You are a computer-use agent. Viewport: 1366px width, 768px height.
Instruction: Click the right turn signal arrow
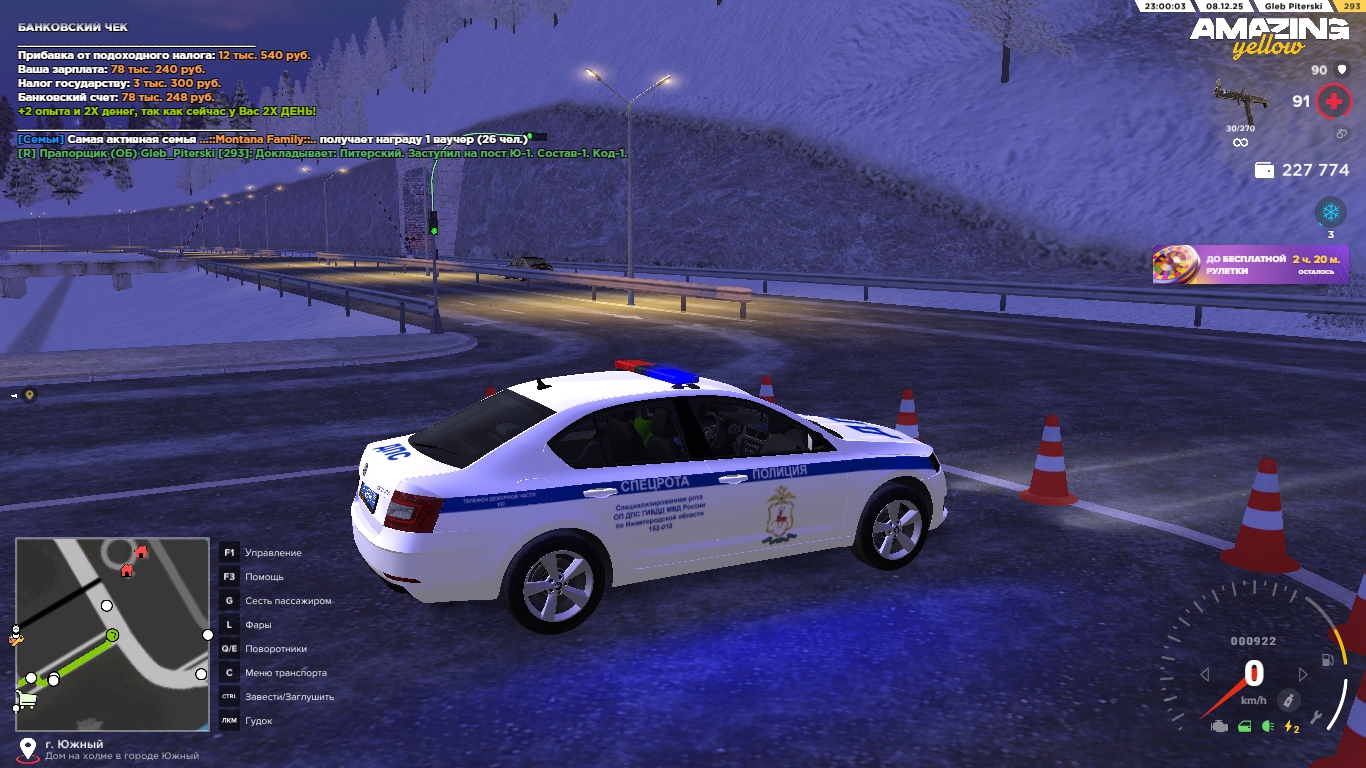[1303, 675]
